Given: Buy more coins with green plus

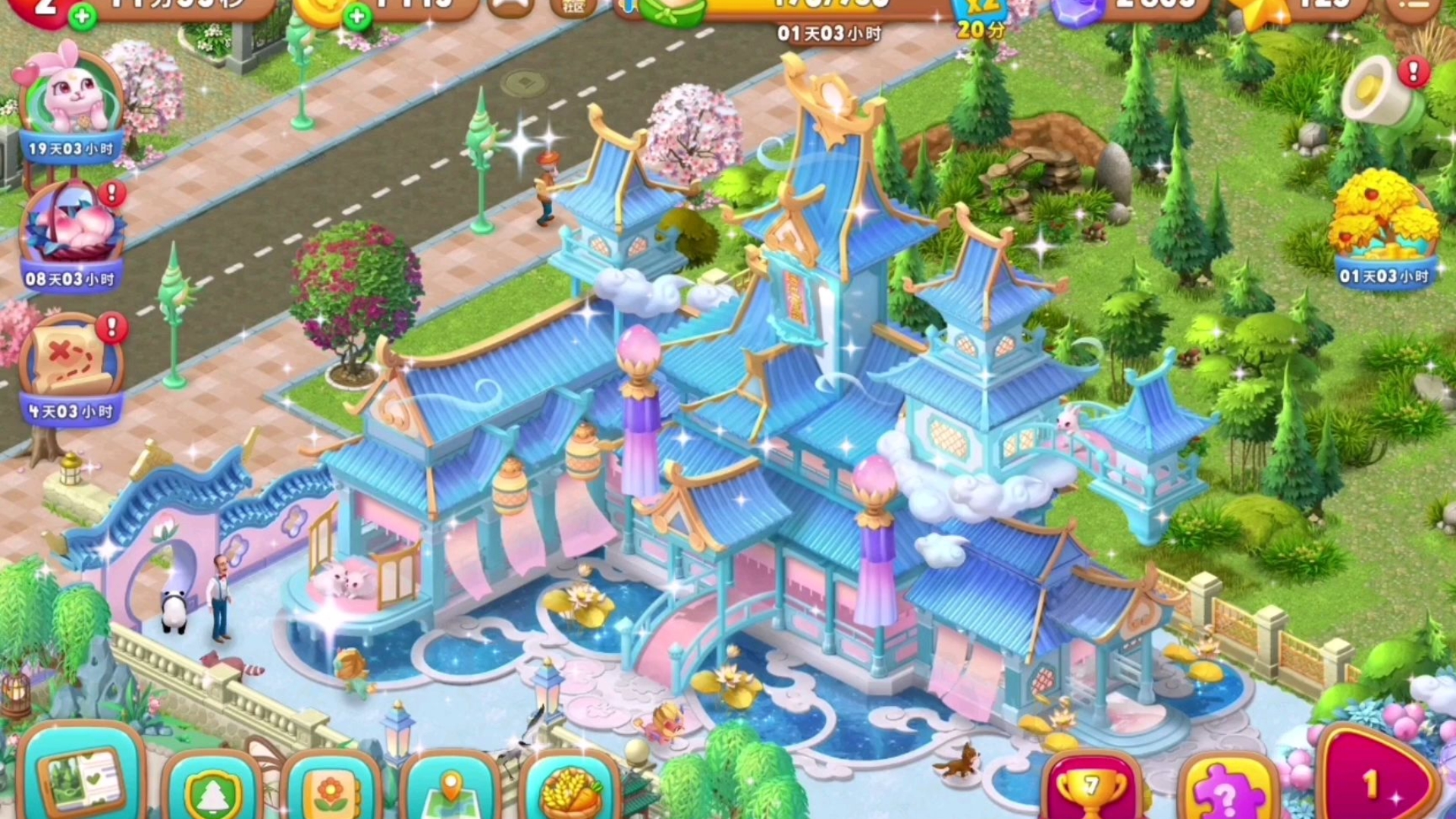Looking at the screenshot, I should coord(356,15).
